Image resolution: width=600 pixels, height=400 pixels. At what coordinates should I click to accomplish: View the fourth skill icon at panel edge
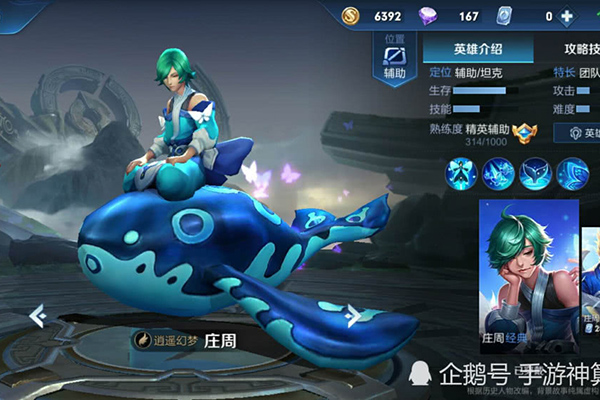pos(572,174)
